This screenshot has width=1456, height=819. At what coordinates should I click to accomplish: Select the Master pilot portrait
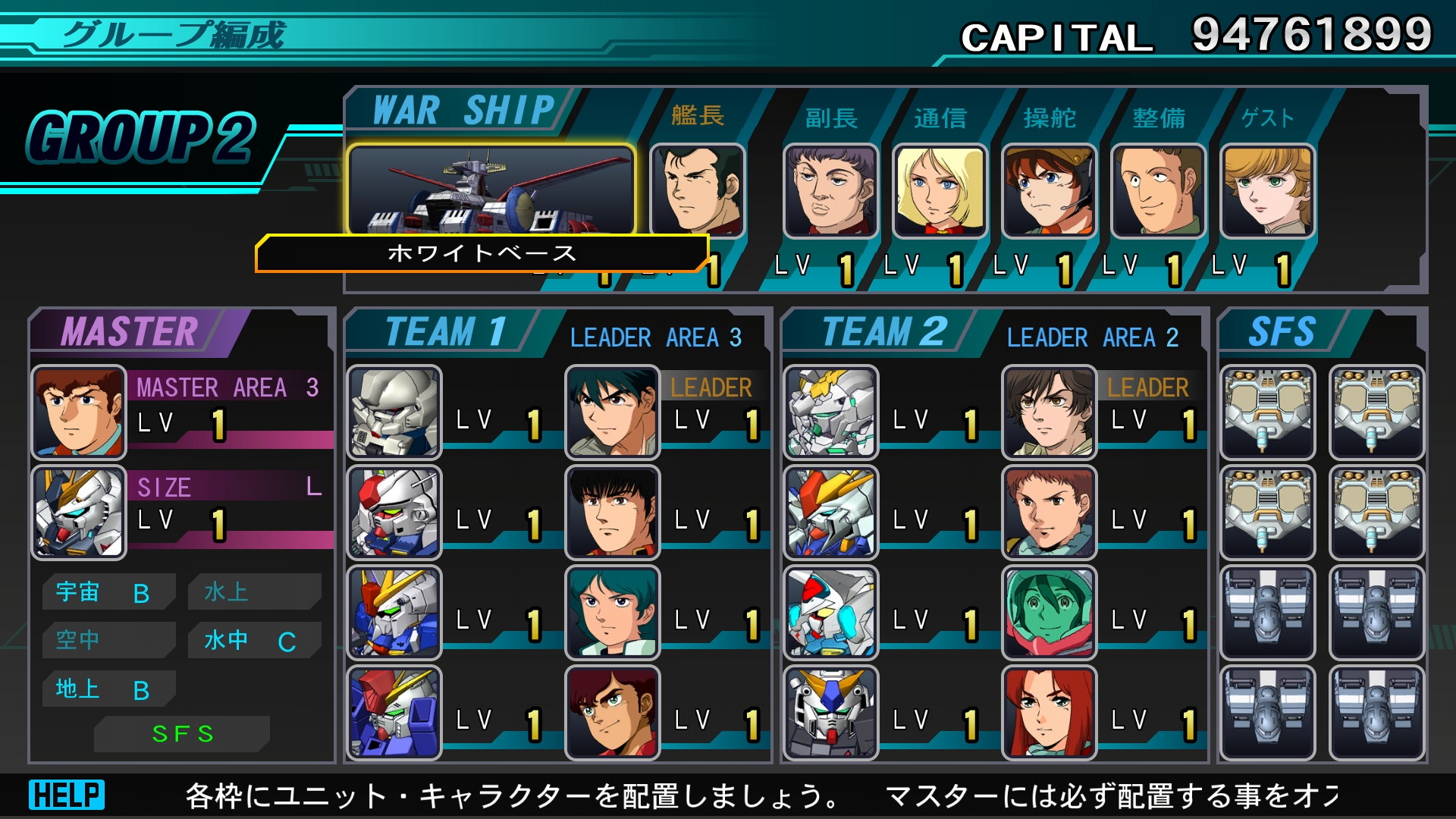point(78,413)
